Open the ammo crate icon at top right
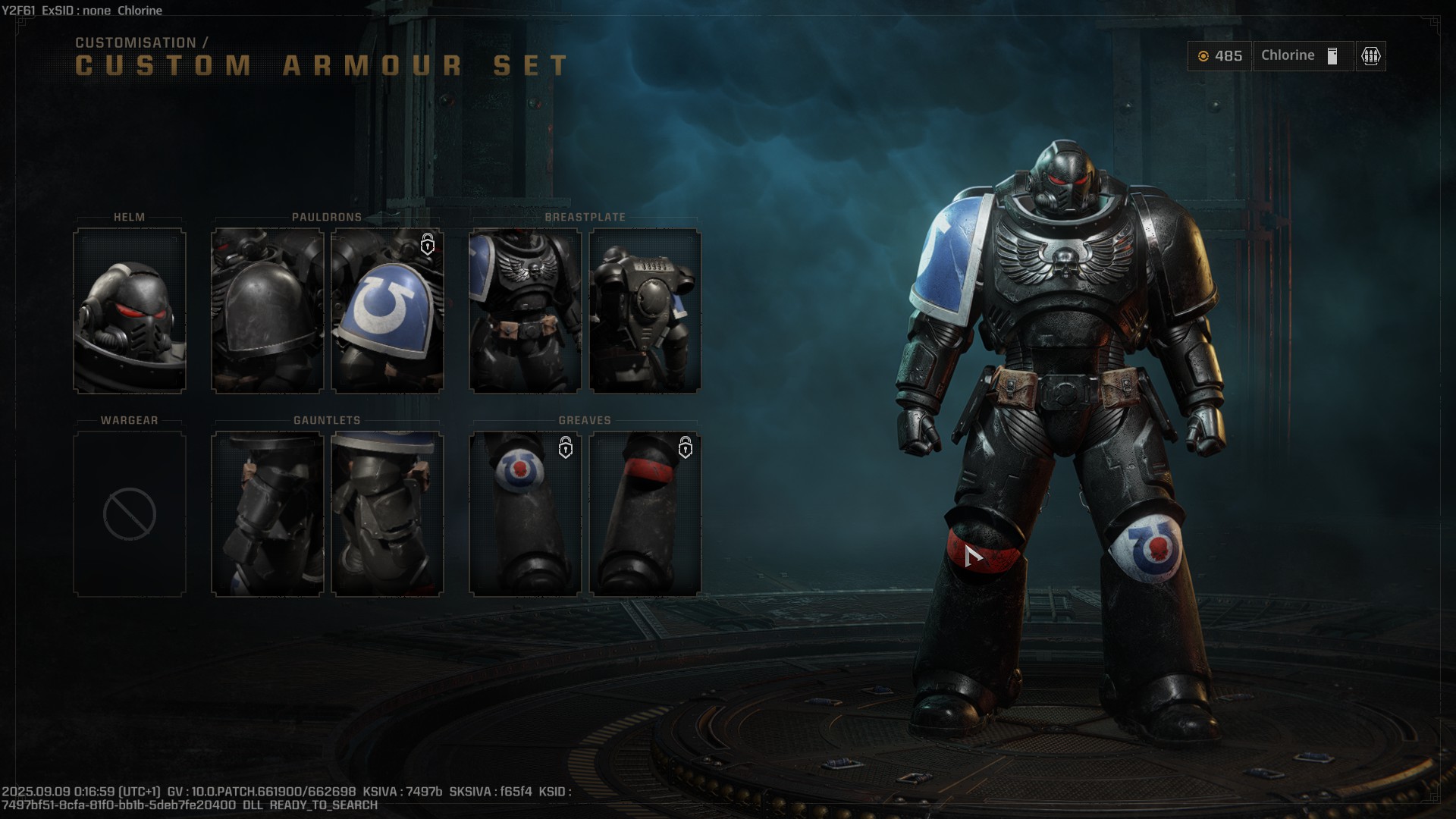The image size is (1456, 819). point(1370,56)
